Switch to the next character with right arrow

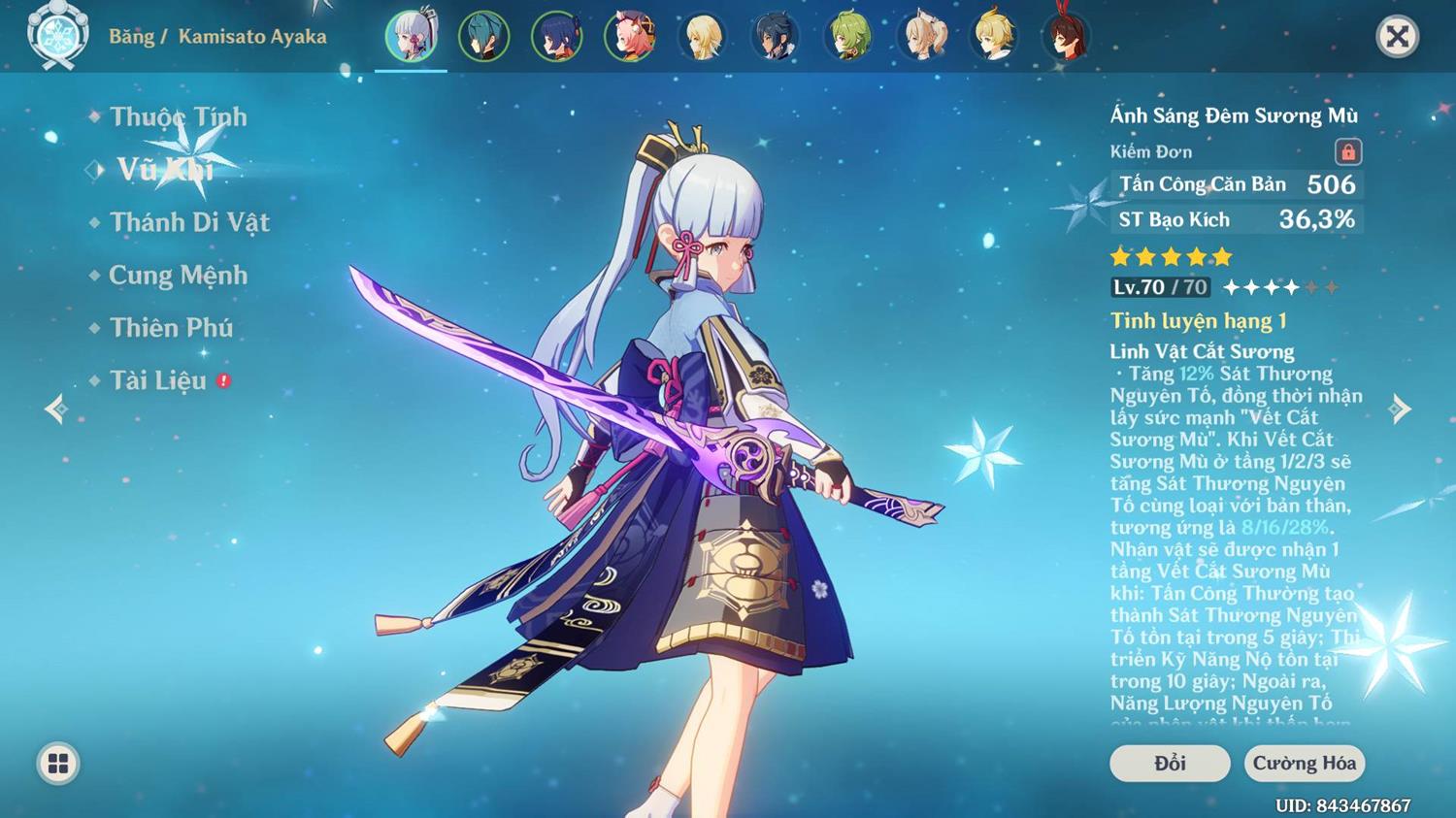[1400, 409]
